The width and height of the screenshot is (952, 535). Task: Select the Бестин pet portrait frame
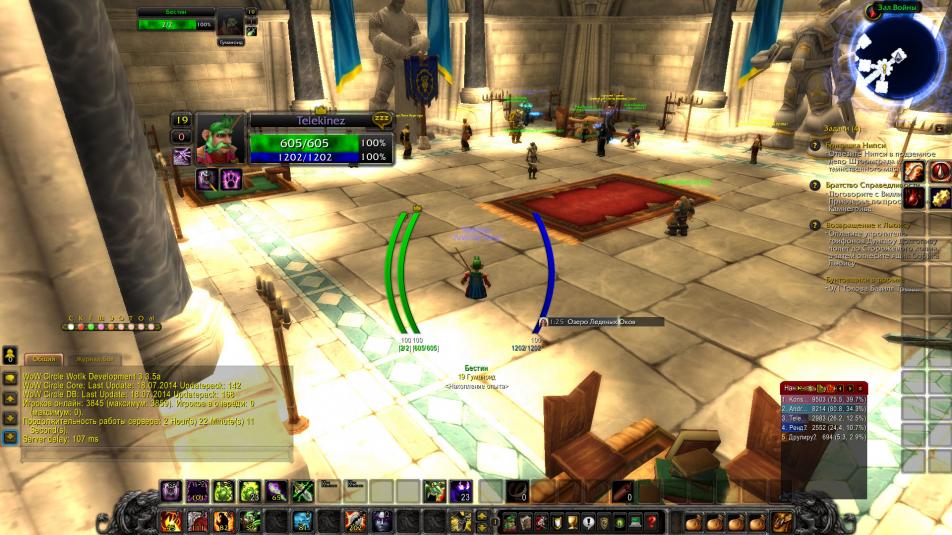click(230, 22)
